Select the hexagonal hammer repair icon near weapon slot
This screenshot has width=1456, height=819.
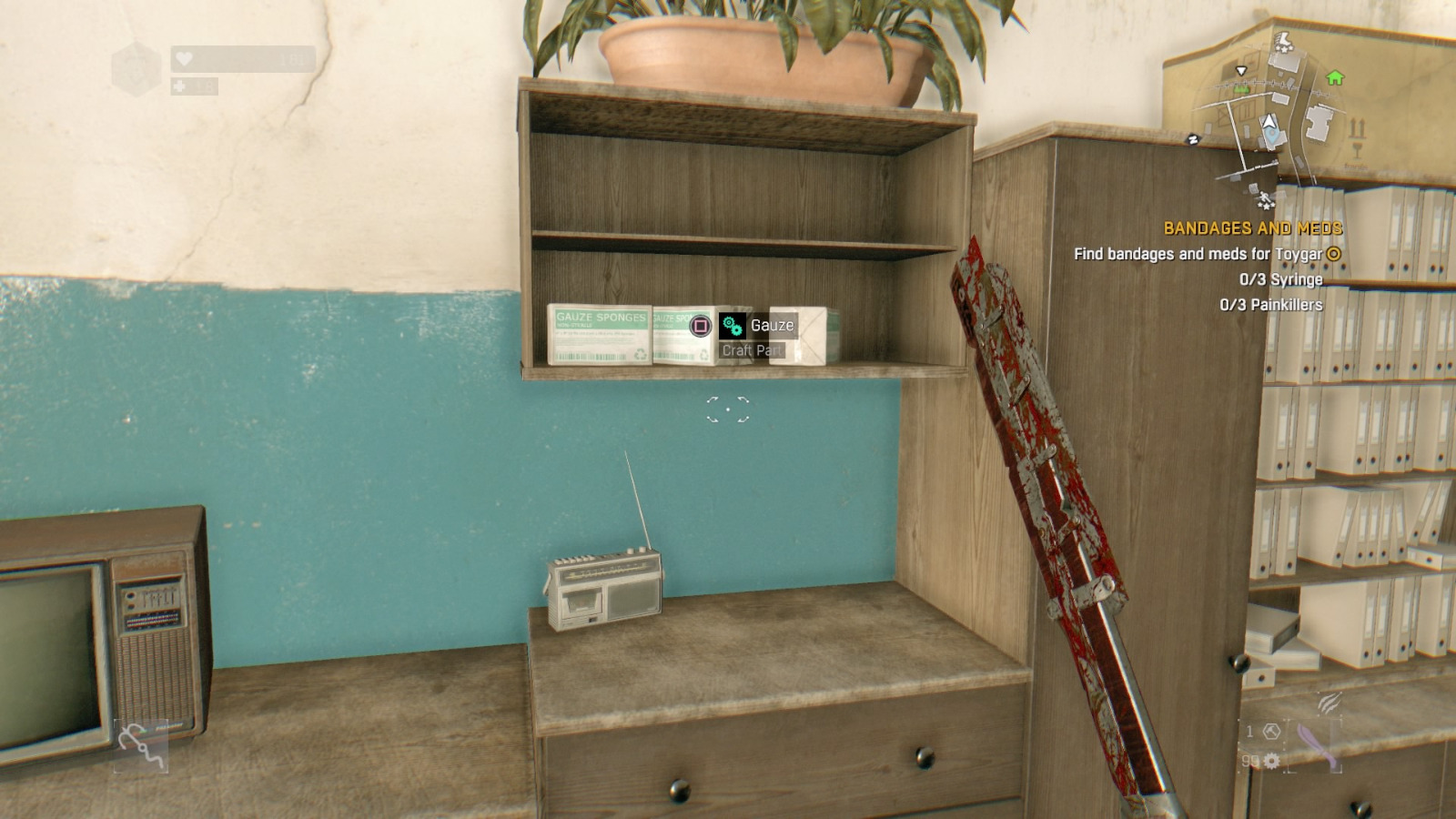click(1271, 733)
